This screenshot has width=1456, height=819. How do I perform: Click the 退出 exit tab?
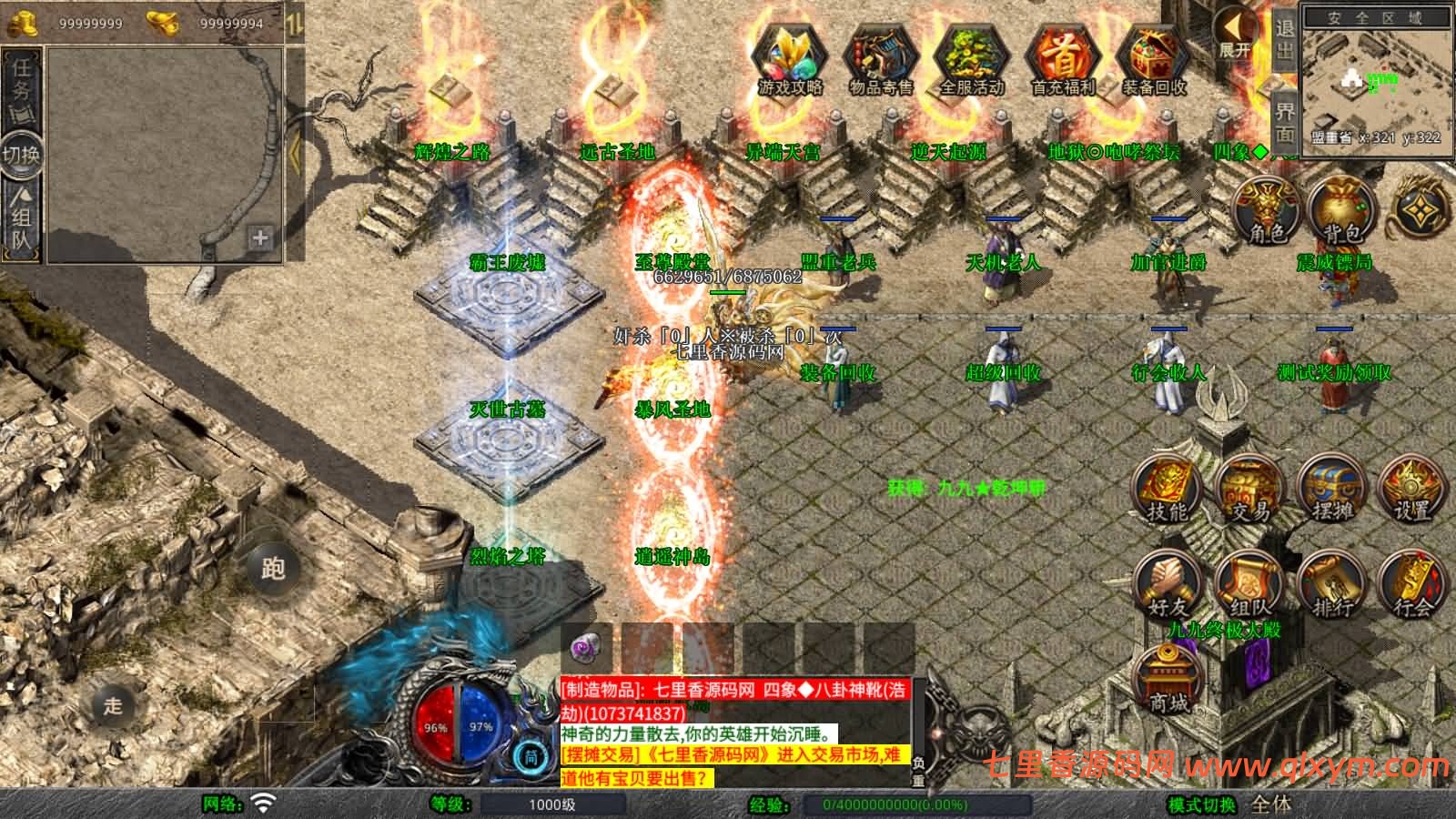1284,38
